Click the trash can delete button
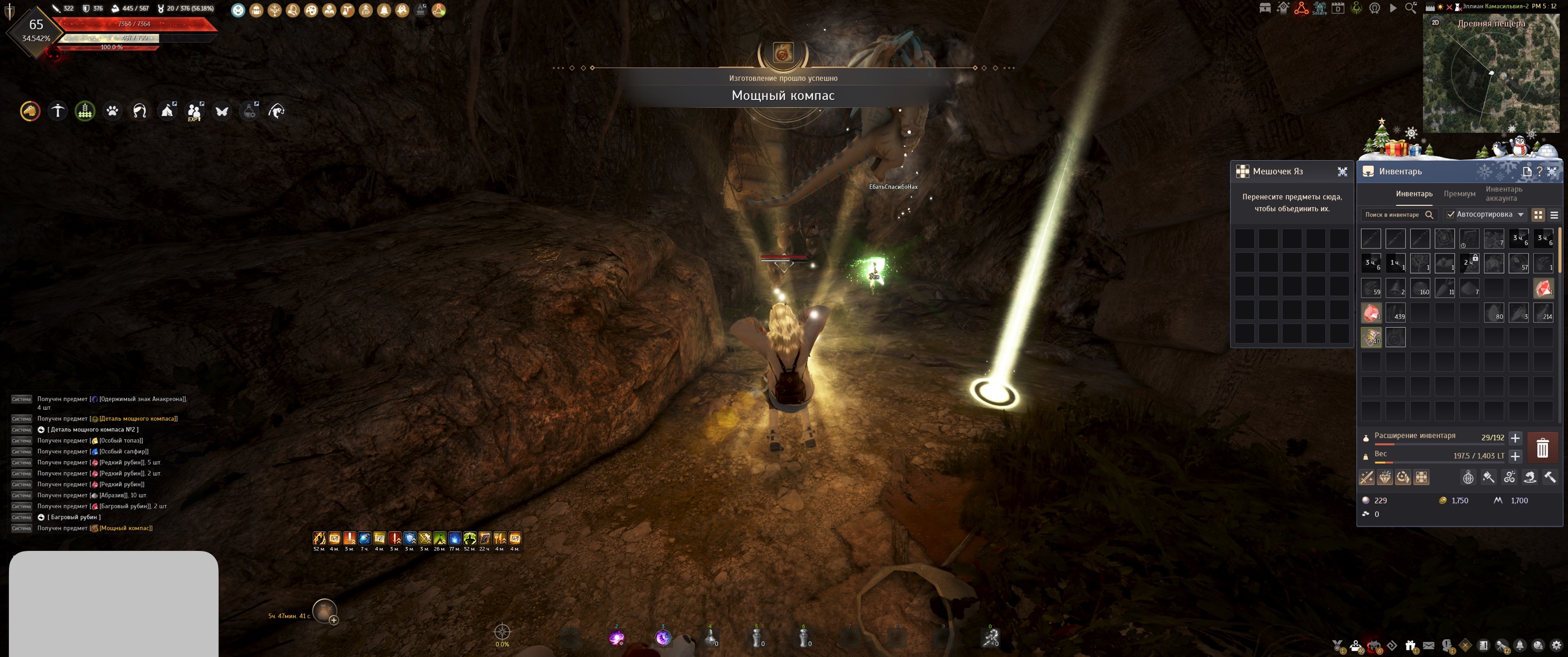The image size is (1568, 657). (x=1542, y=448)
